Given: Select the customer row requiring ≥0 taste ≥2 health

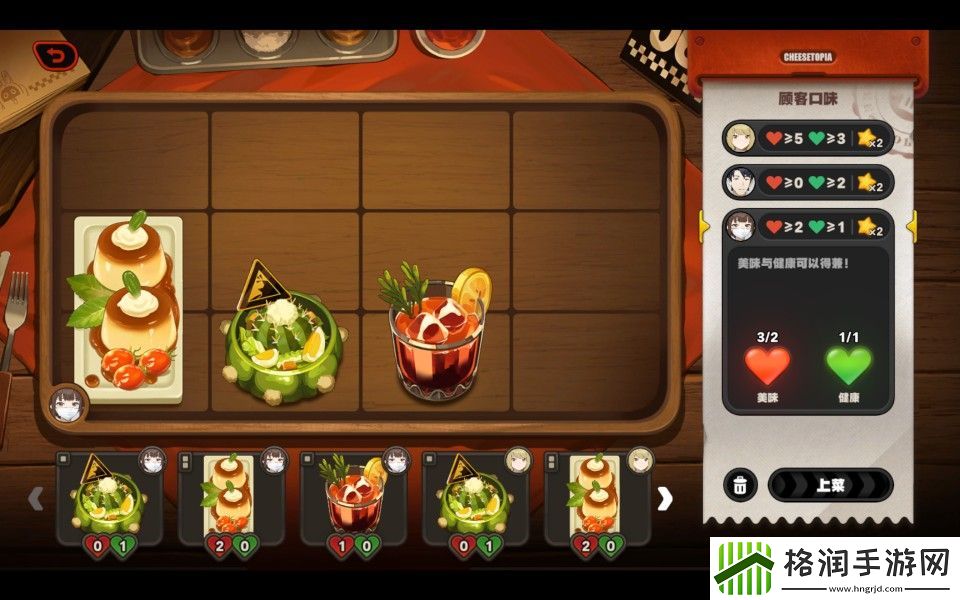Looking at the screenshot, I should 807,182.
